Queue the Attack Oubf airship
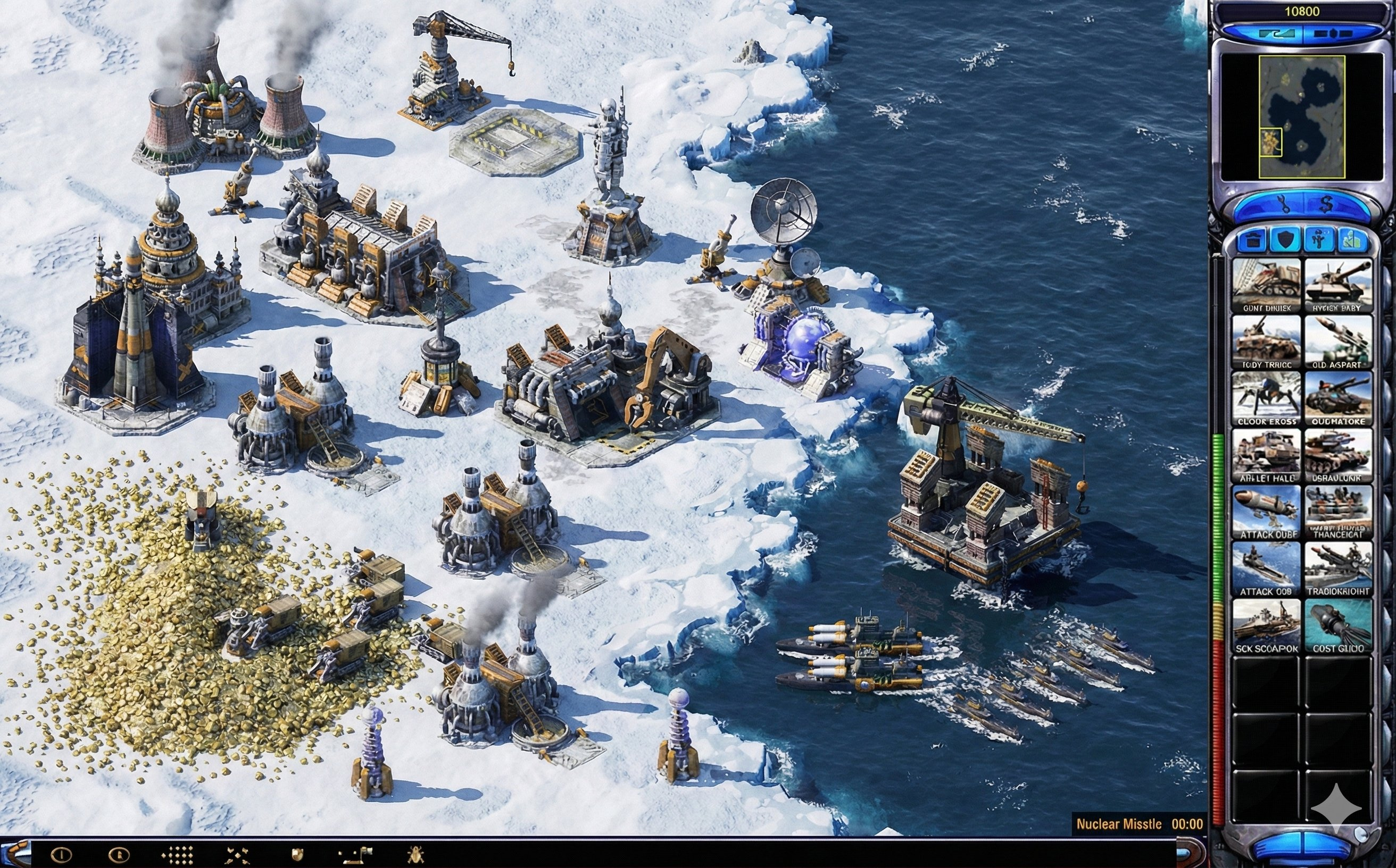The height and width of the screenshot is (868, 1396). [x=1266, y=513]
